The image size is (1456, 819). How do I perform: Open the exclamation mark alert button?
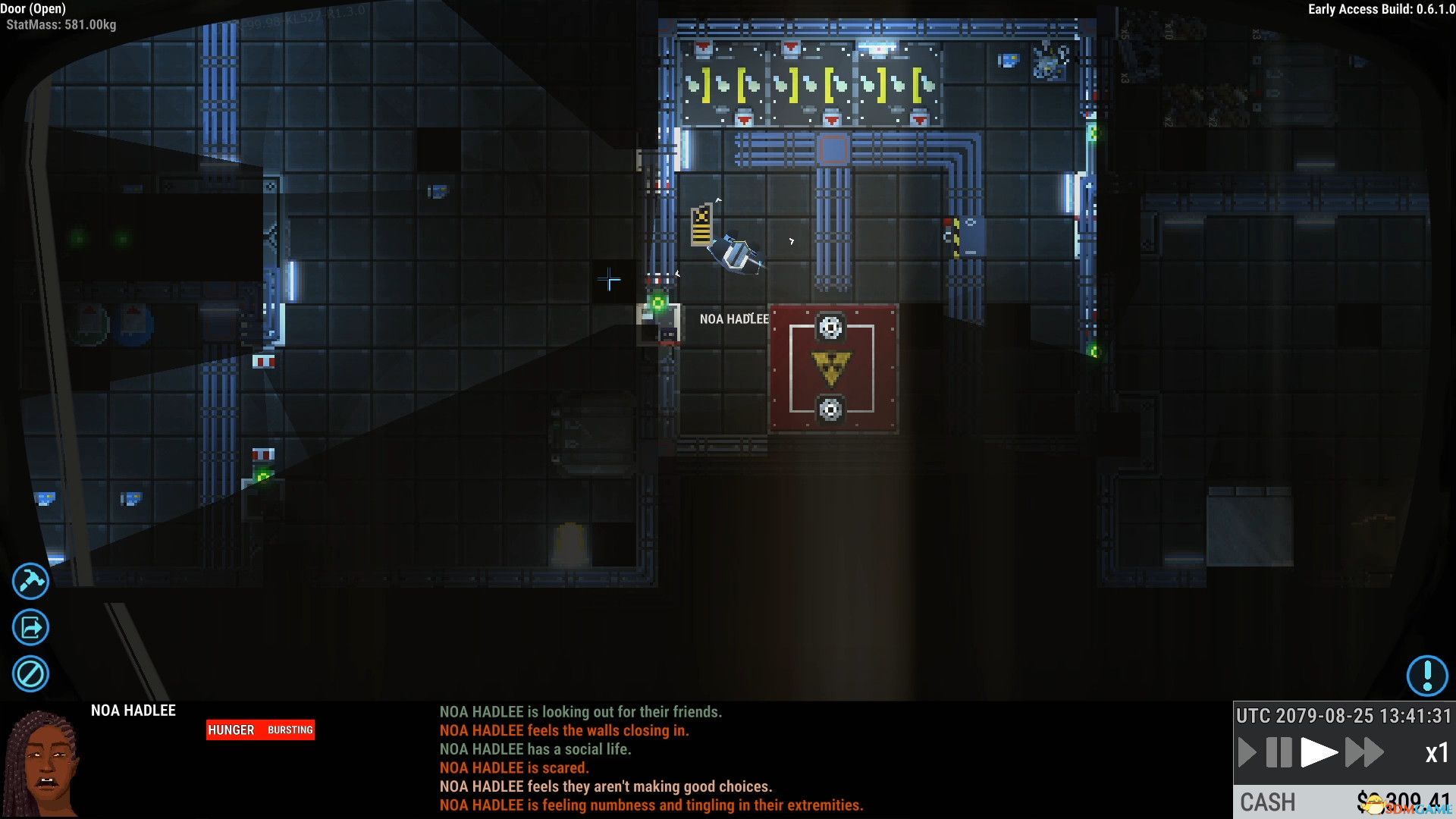(x=1427, y=675)
